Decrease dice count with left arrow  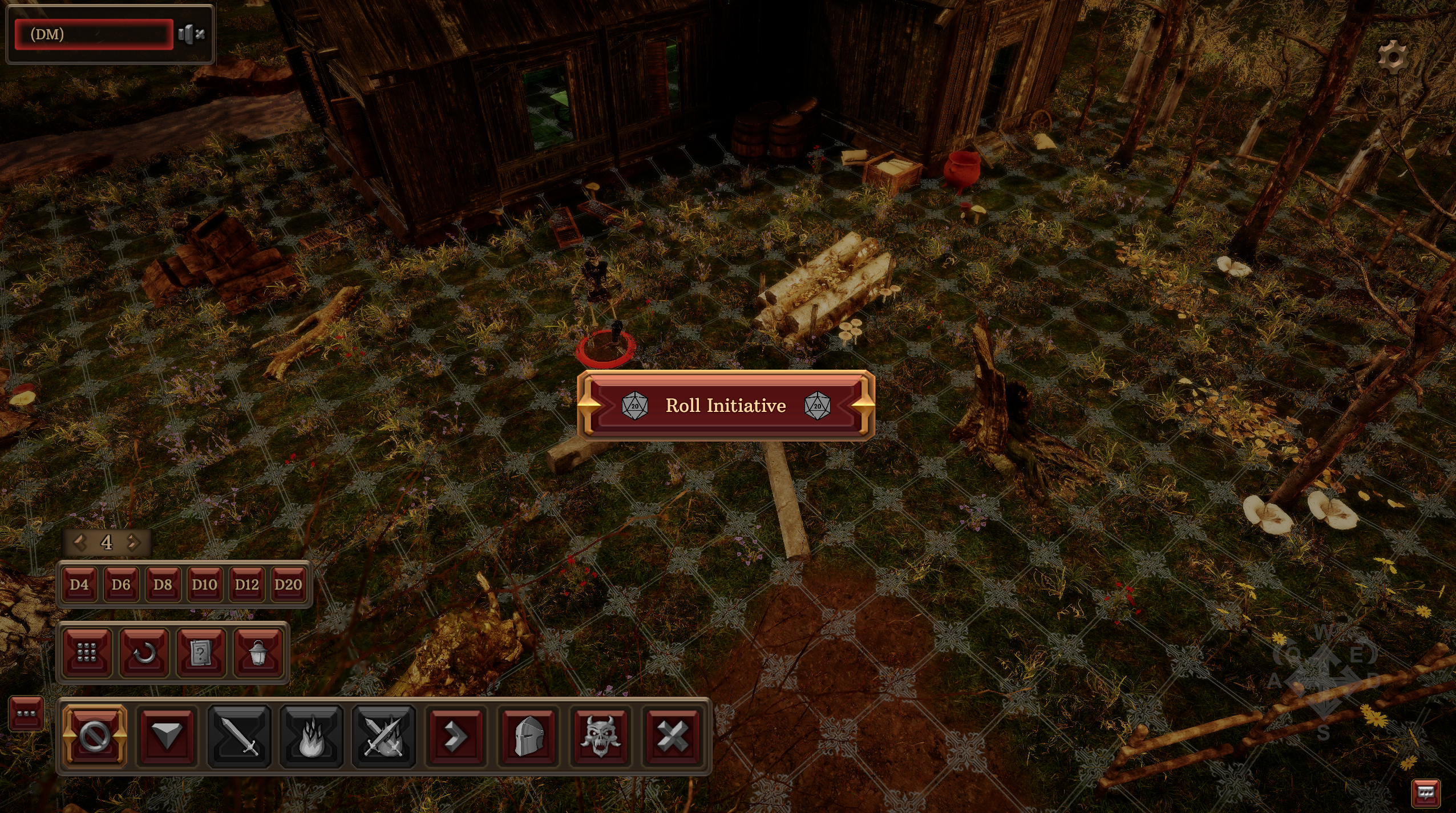(80, 542)
